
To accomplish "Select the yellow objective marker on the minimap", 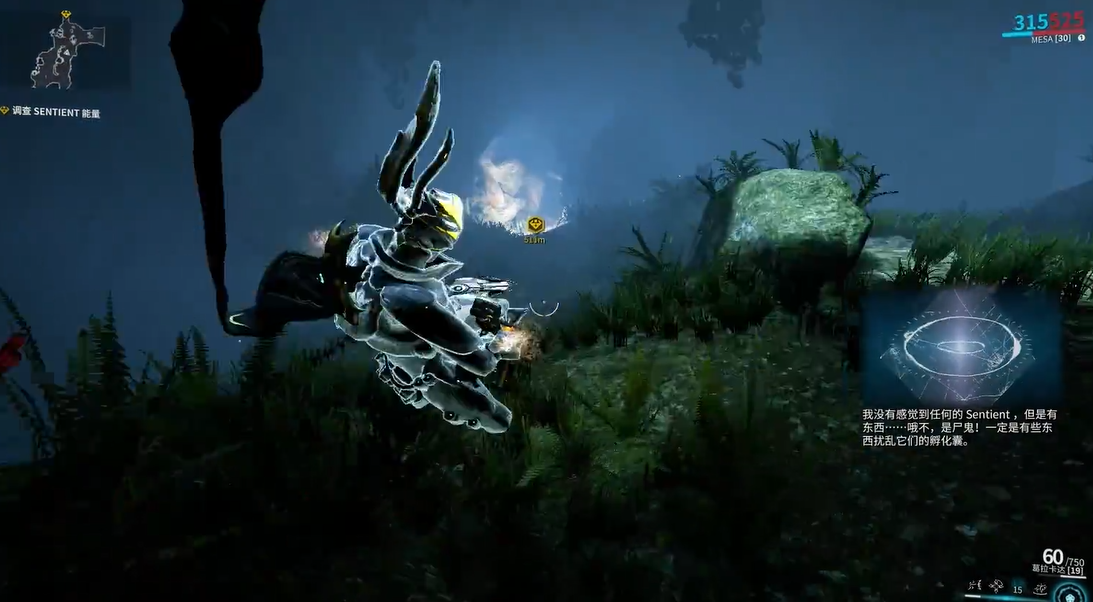I will (66, 15).
